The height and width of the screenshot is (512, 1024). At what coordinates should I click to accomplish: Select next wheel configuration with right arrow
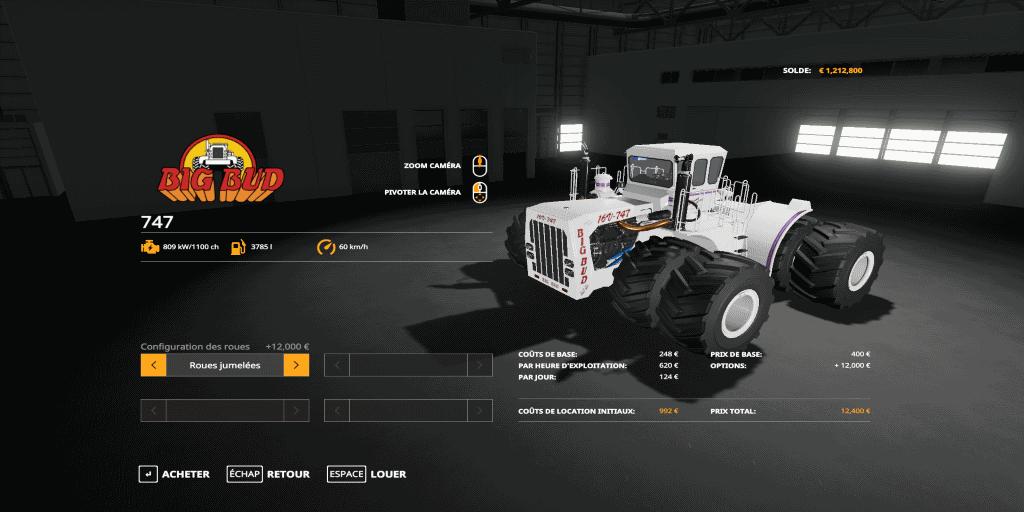296,365
